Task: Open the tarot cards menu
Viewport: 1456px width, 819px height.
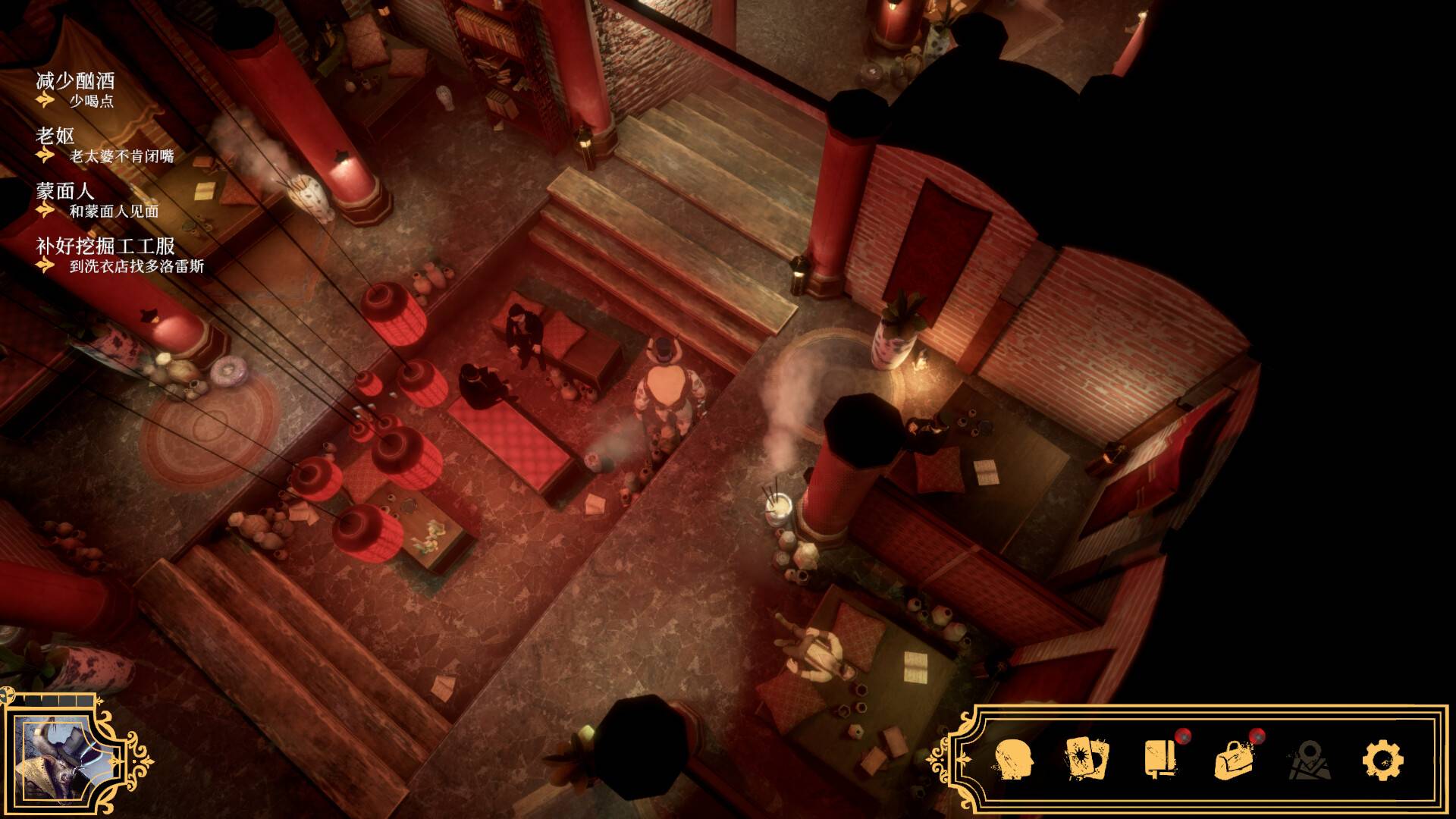Action: (1087, 759)
